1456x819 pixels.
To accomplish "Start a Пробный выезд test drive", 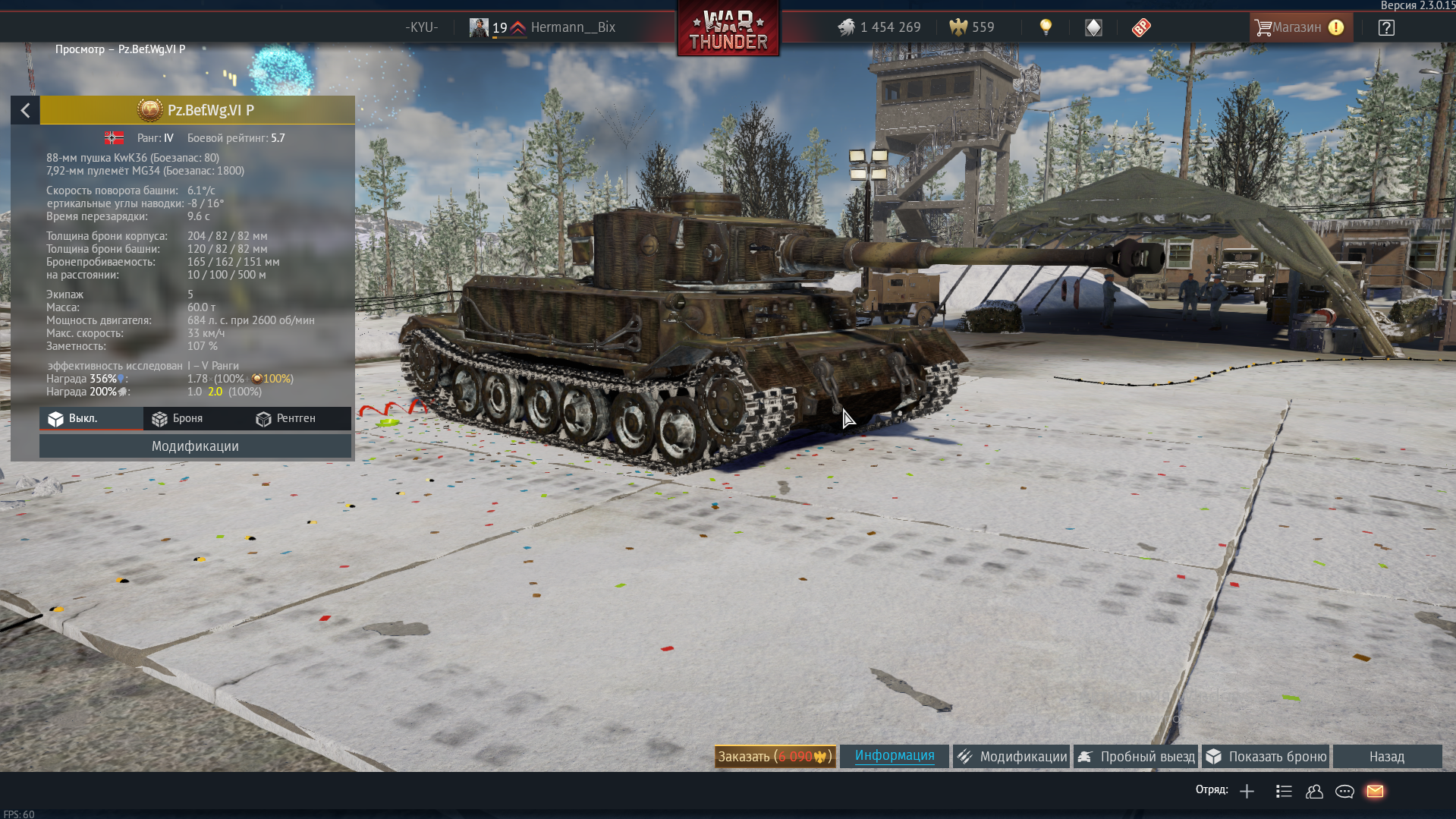I will pos(1137,757).
